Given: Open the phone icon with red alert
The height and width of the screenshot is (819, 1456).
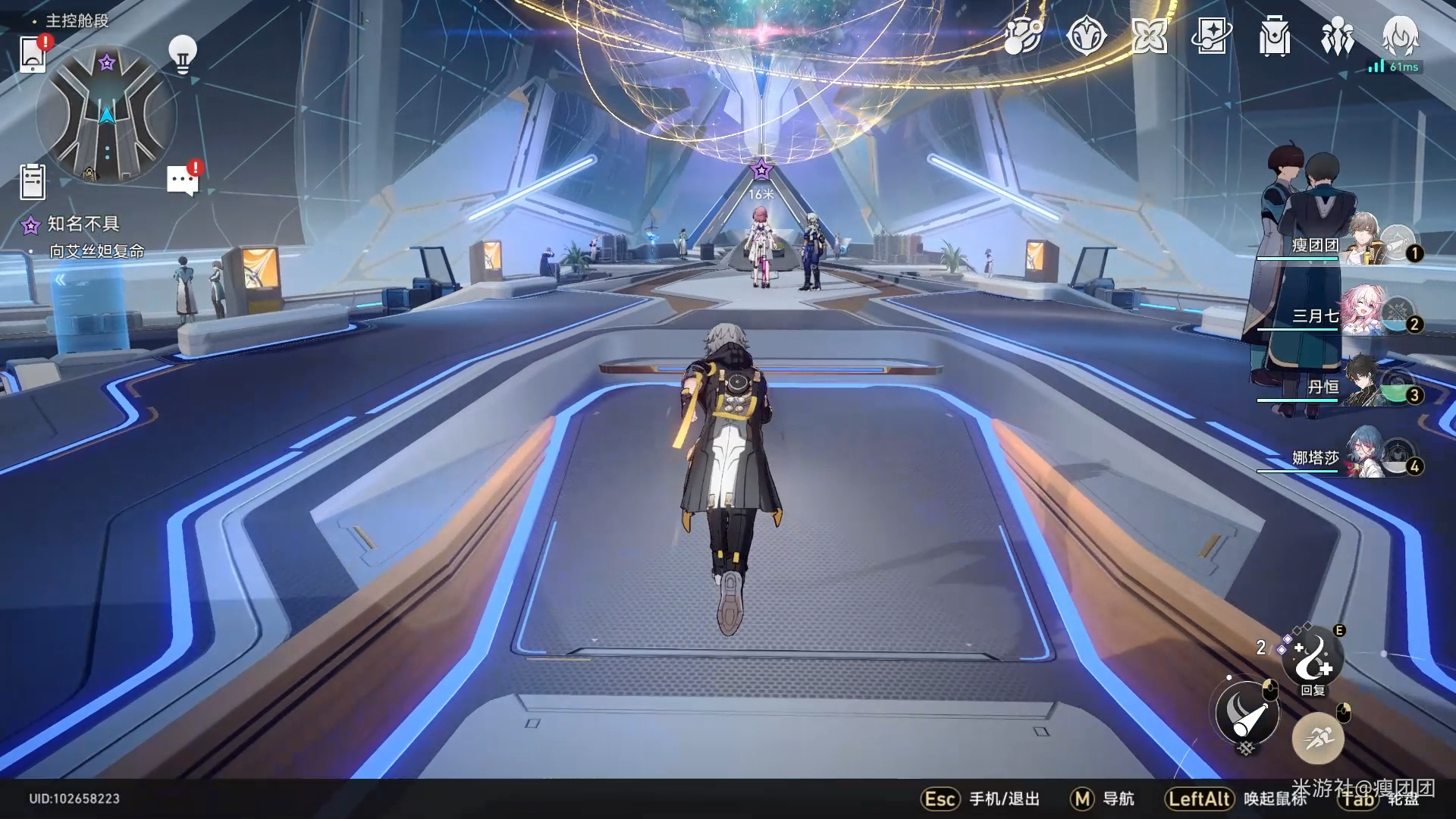Looking at the screenshot, I should click(33, 53).
